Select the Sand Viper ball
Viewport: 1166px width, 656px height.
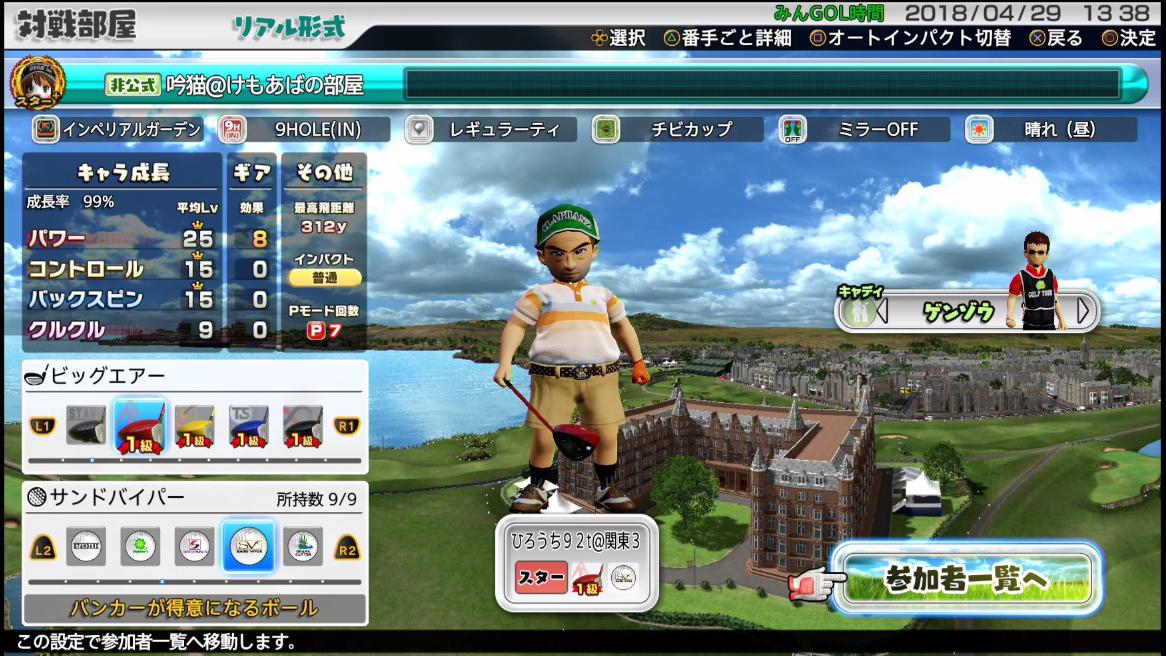click(248, 546)
